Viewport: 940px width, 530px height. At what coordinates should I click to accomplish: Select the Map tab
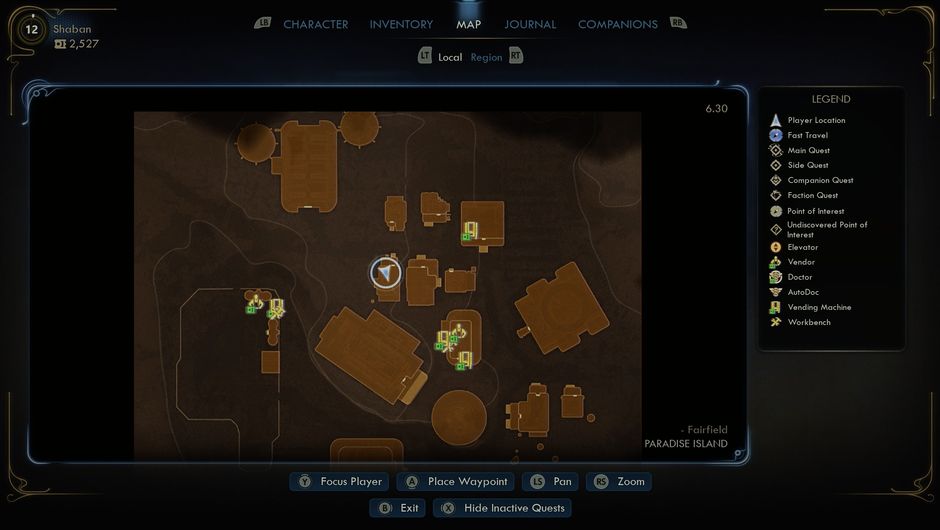click(468, 24)
